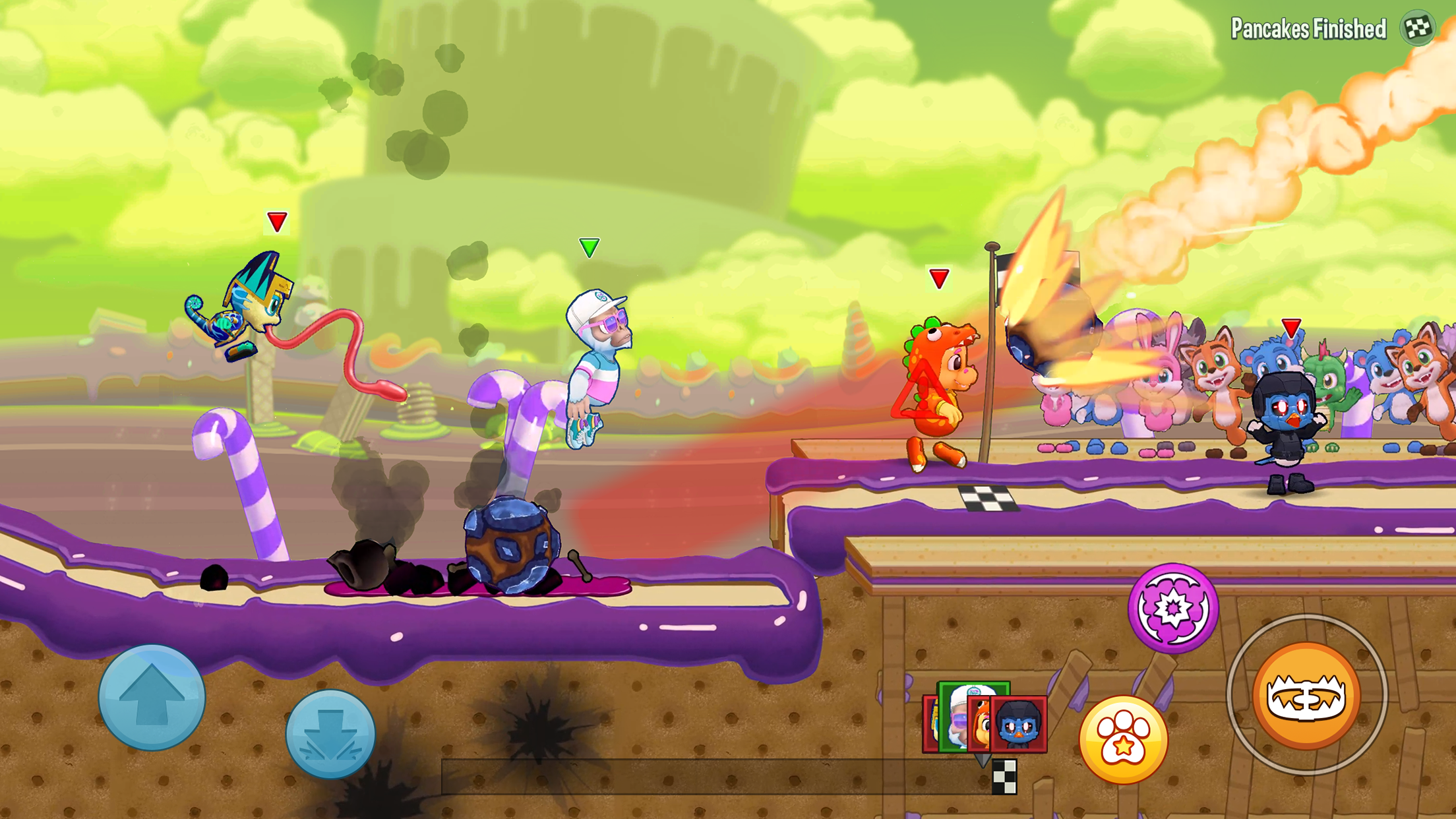This screenshot has height=819, width=1456.
Task: Select the gorilla avatar on the progress tracker
Action: pos(957,716)
